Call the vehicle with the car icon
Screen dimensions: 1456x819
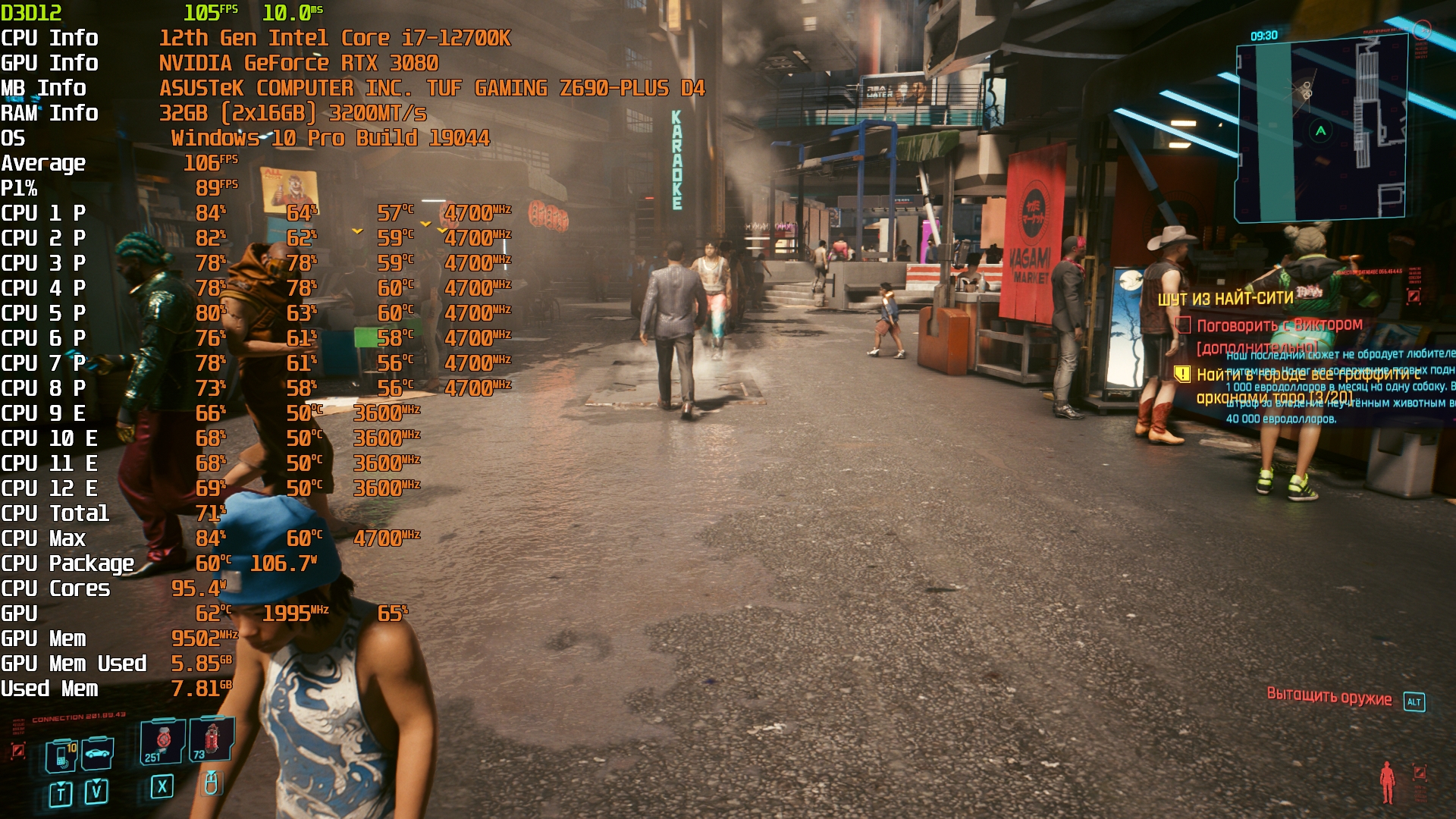[x=98, y=753]
